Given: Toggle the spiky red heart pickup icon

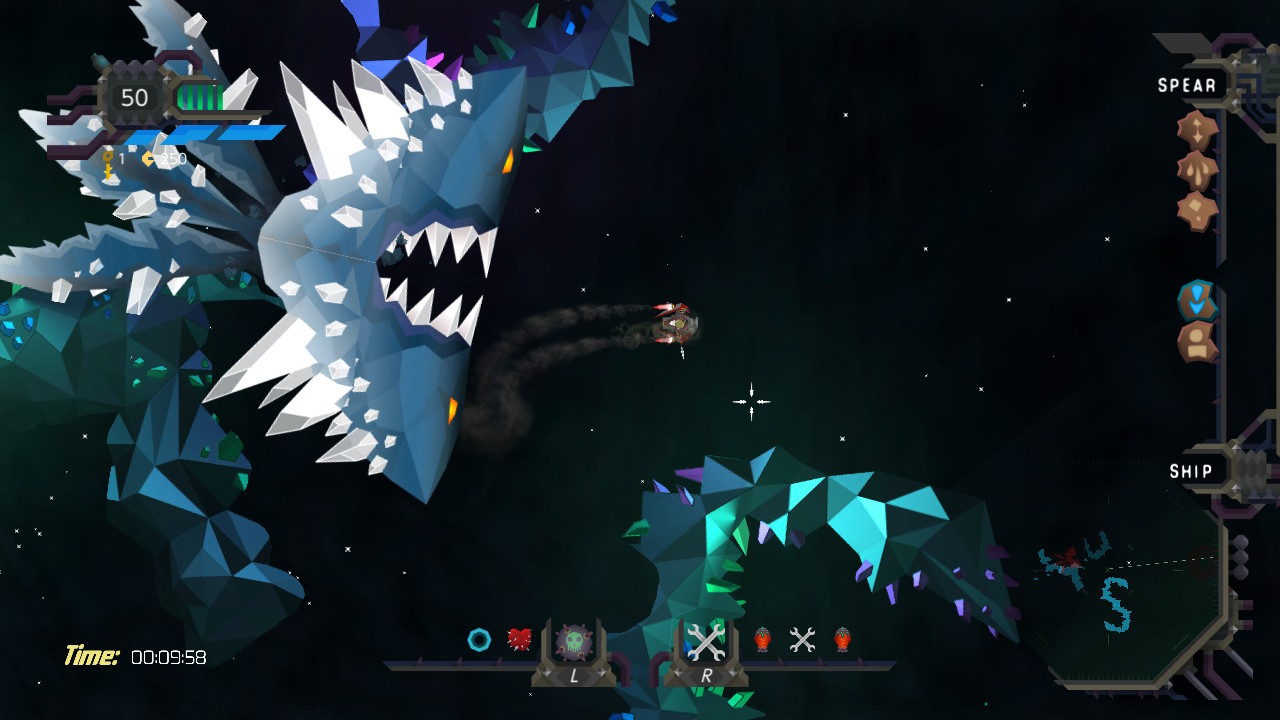Looking at the screenshot, I should click(x=520, y=639).
